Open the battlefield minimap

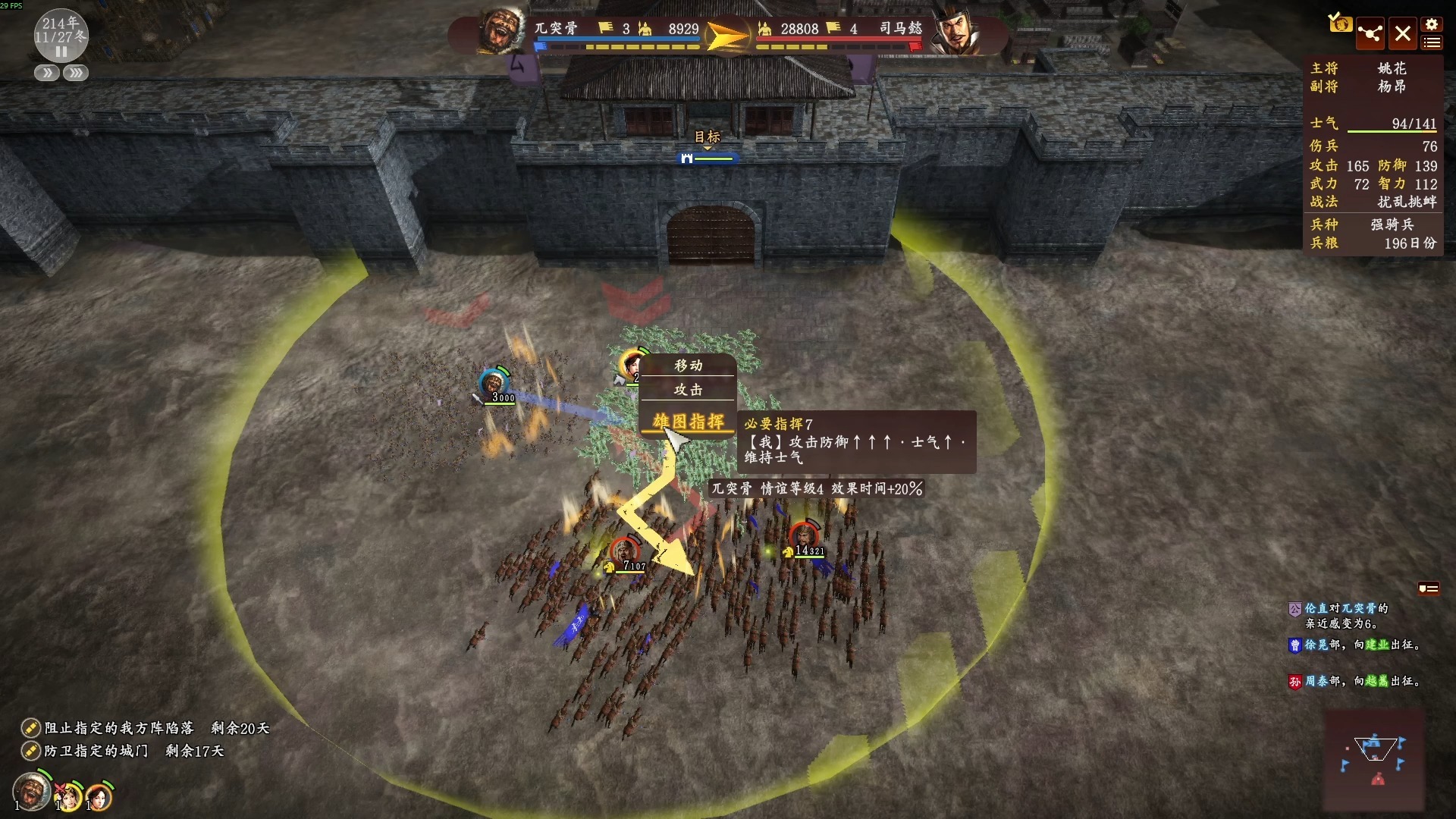tap(1373, 761)
